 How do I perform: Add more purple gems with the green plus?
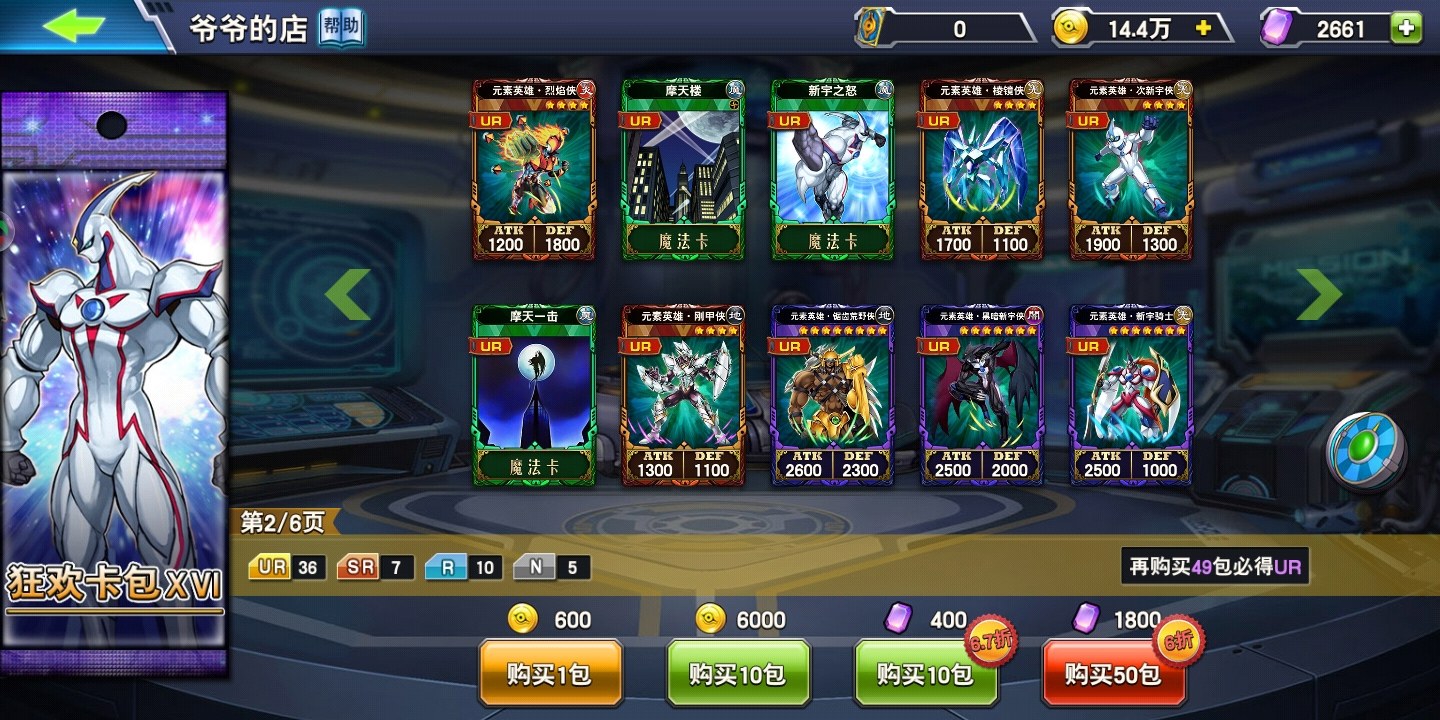pos(1405,29)
